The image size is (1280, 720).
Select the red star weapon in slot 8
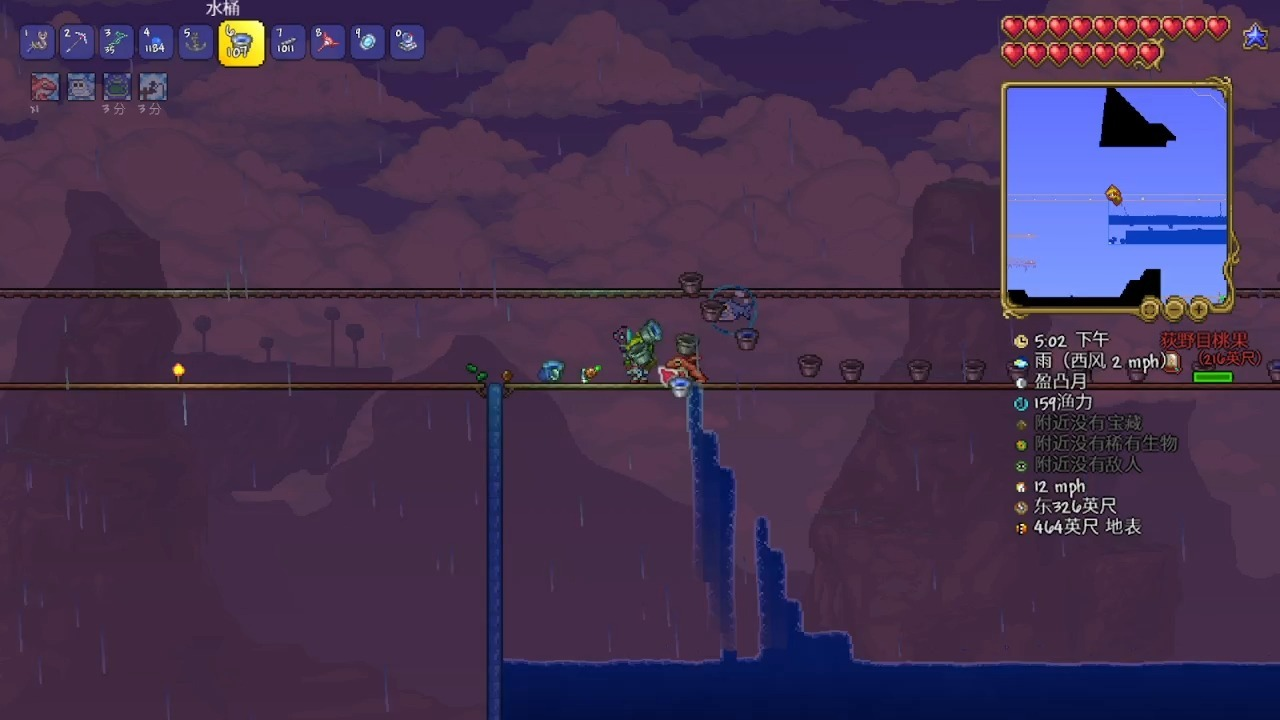(327, 42)
